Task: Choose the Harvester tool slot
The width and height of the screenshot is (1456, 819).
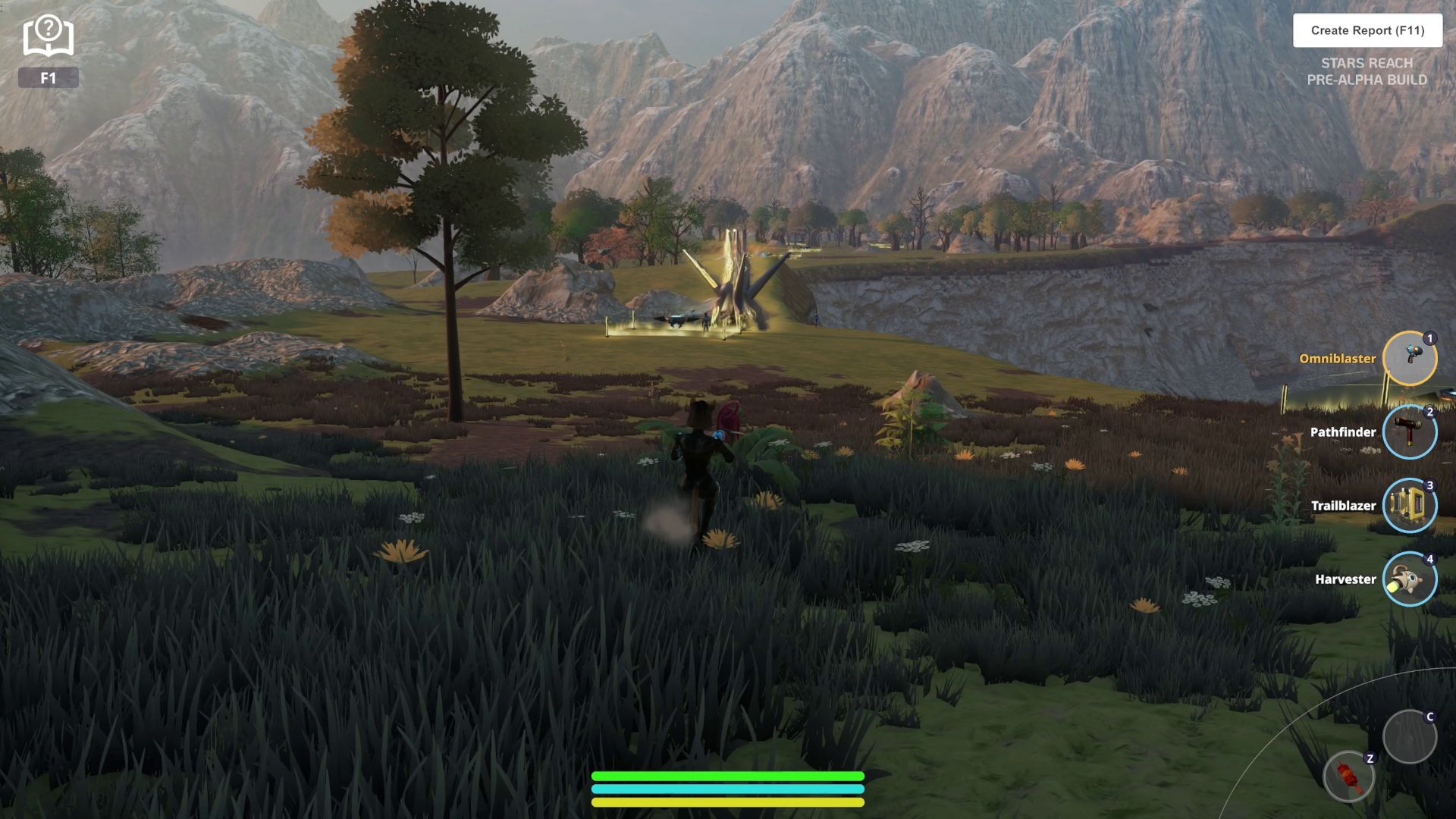Action: 1409,579
